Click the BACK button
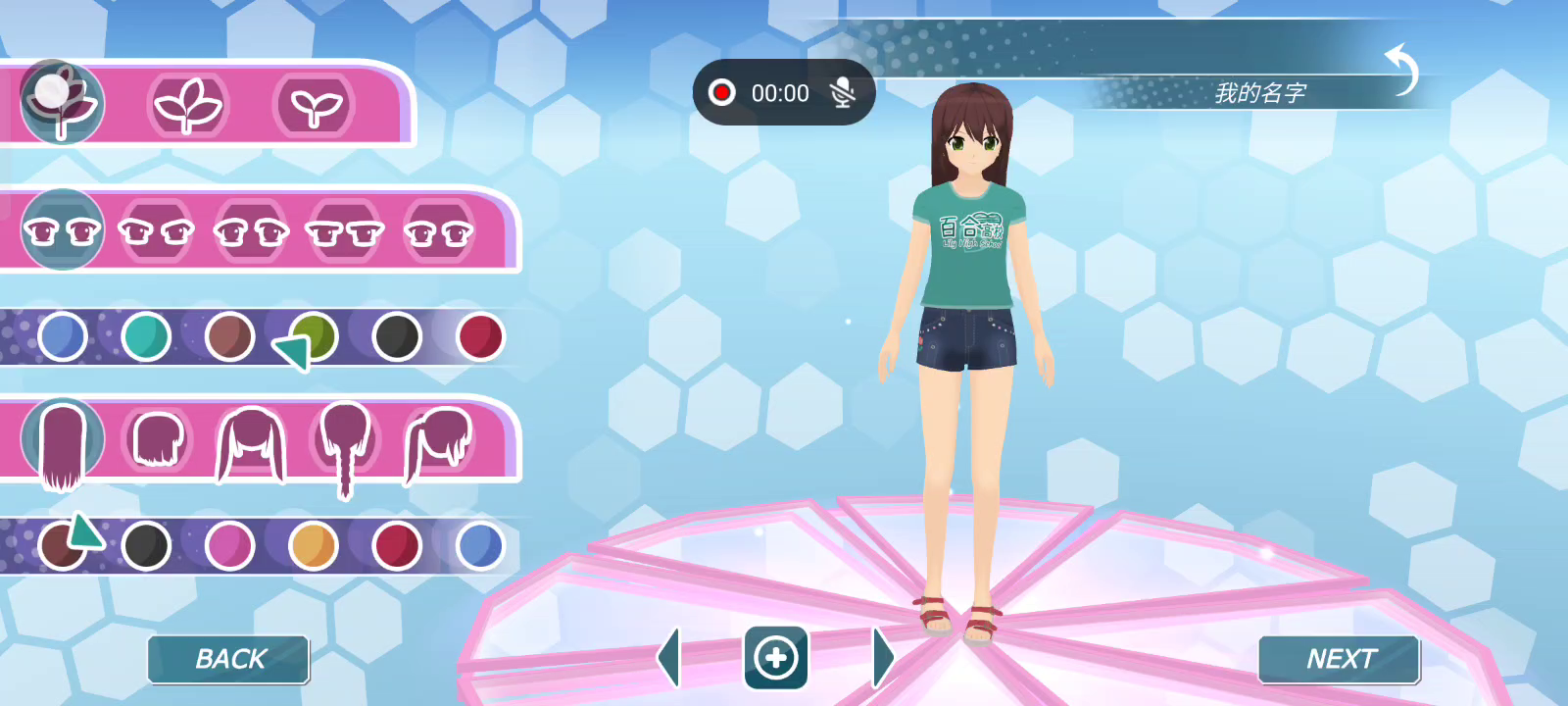 pos(228,659)
